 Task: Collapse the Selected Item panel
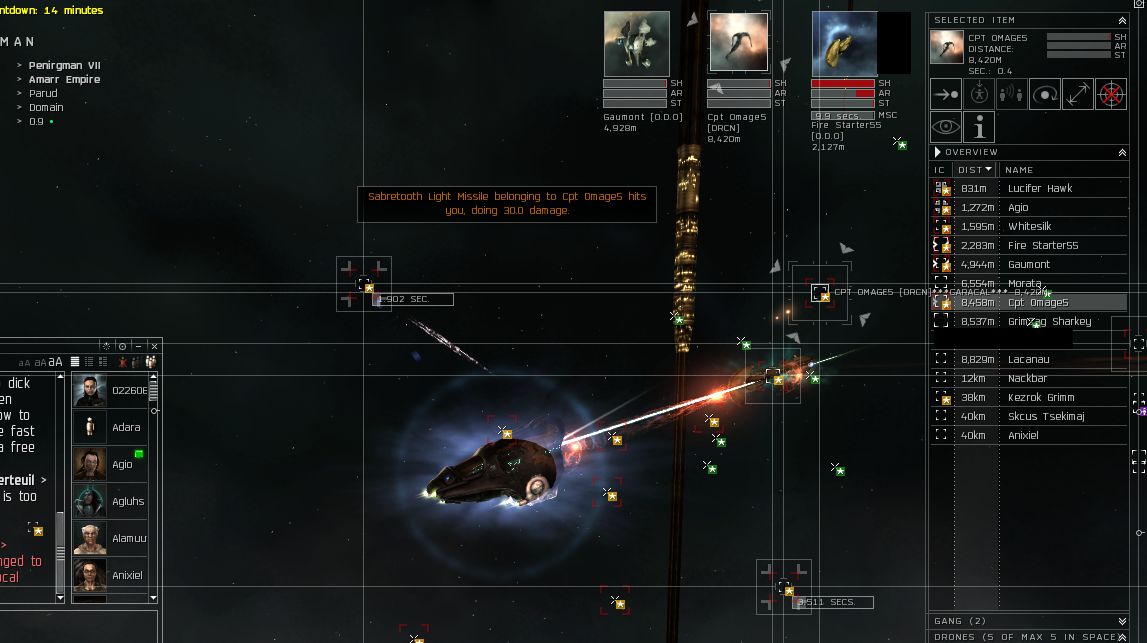1122,20
